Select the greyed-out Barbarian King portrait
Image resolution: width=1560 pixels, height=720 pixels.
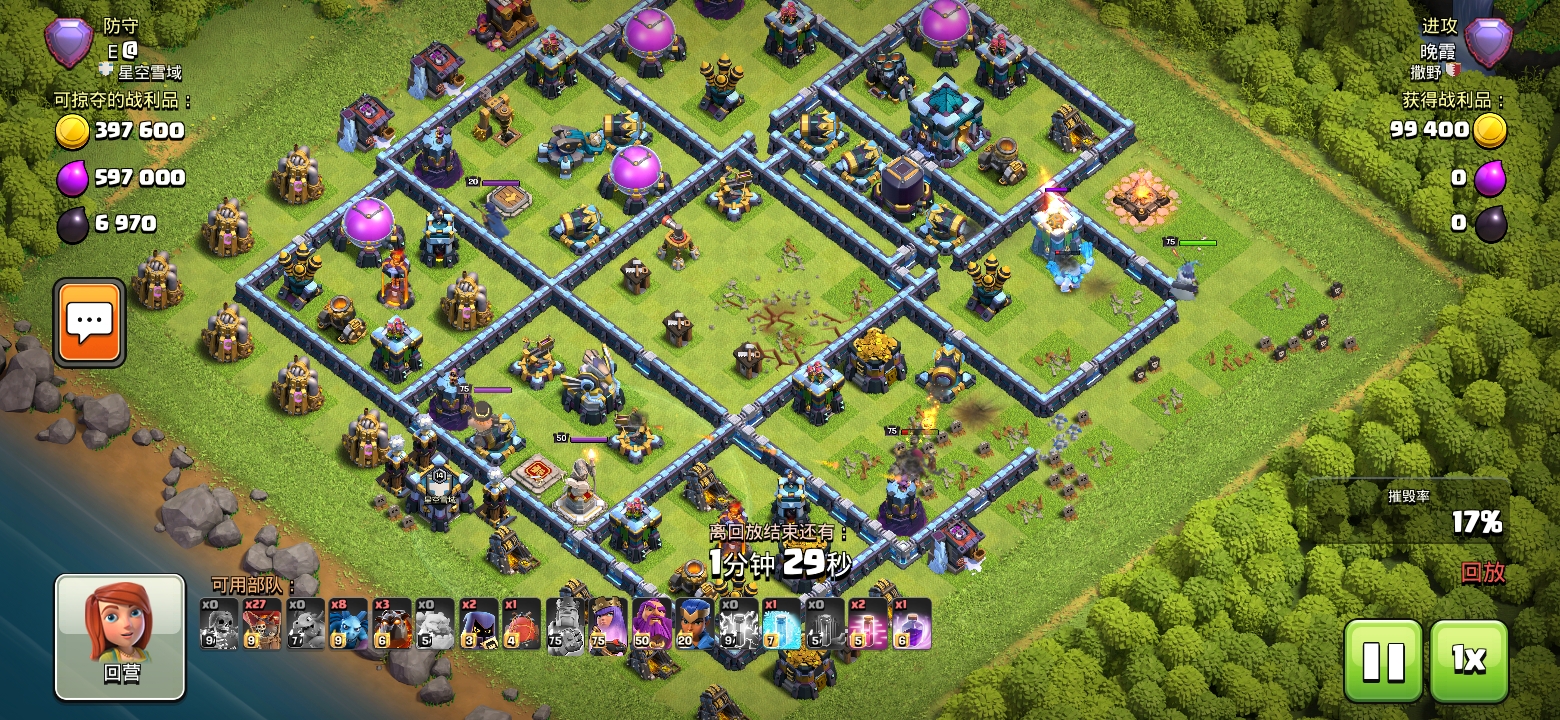pos(566,624)
